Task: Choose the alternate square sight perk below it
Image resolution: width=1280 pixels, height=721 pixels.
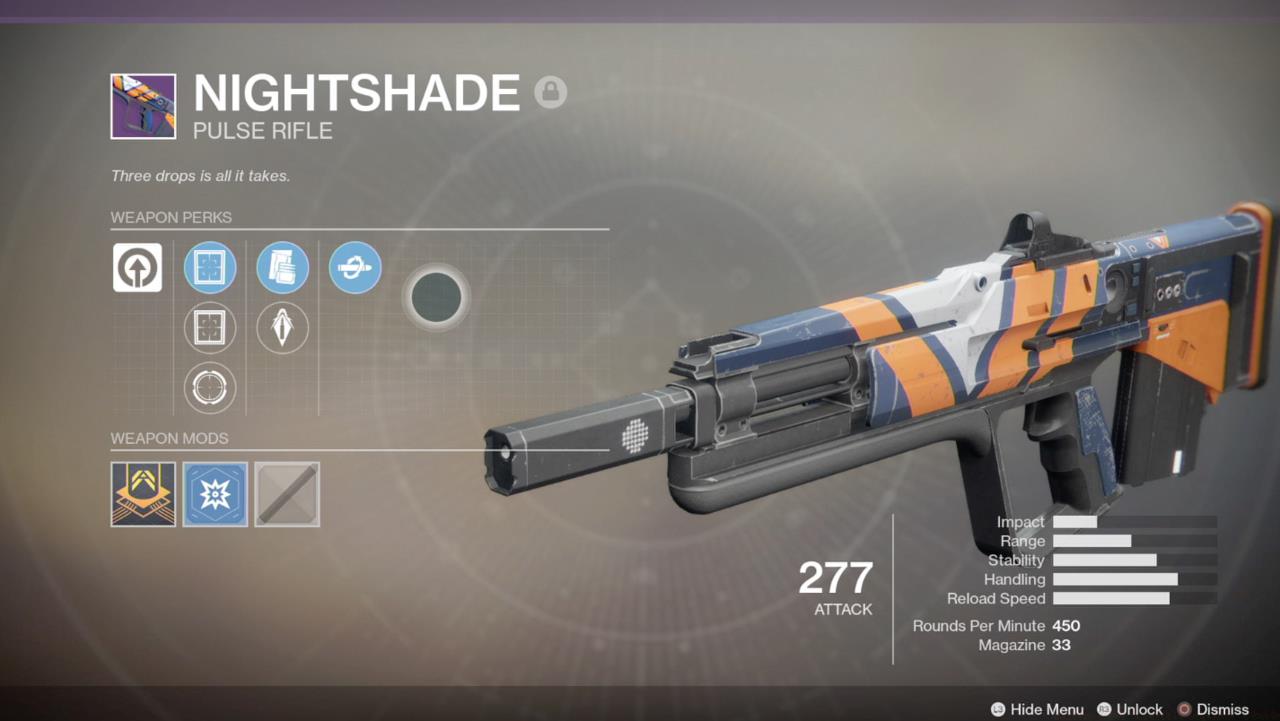Action: [x=209, y=327]
